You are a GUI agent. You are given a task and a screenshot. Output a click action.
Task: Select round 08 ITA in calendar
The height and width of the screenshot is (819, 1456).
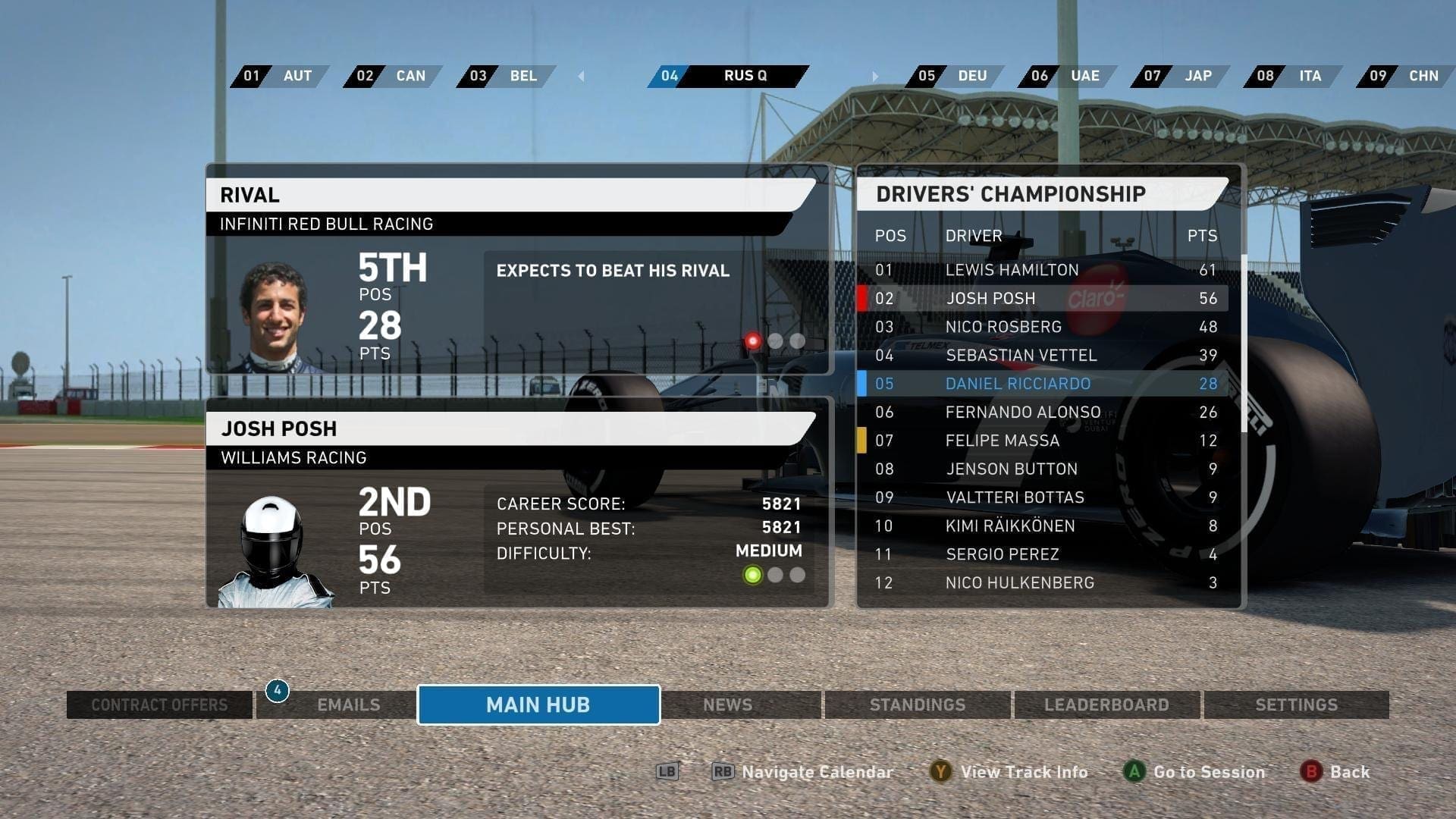[x=1293, y=76]
